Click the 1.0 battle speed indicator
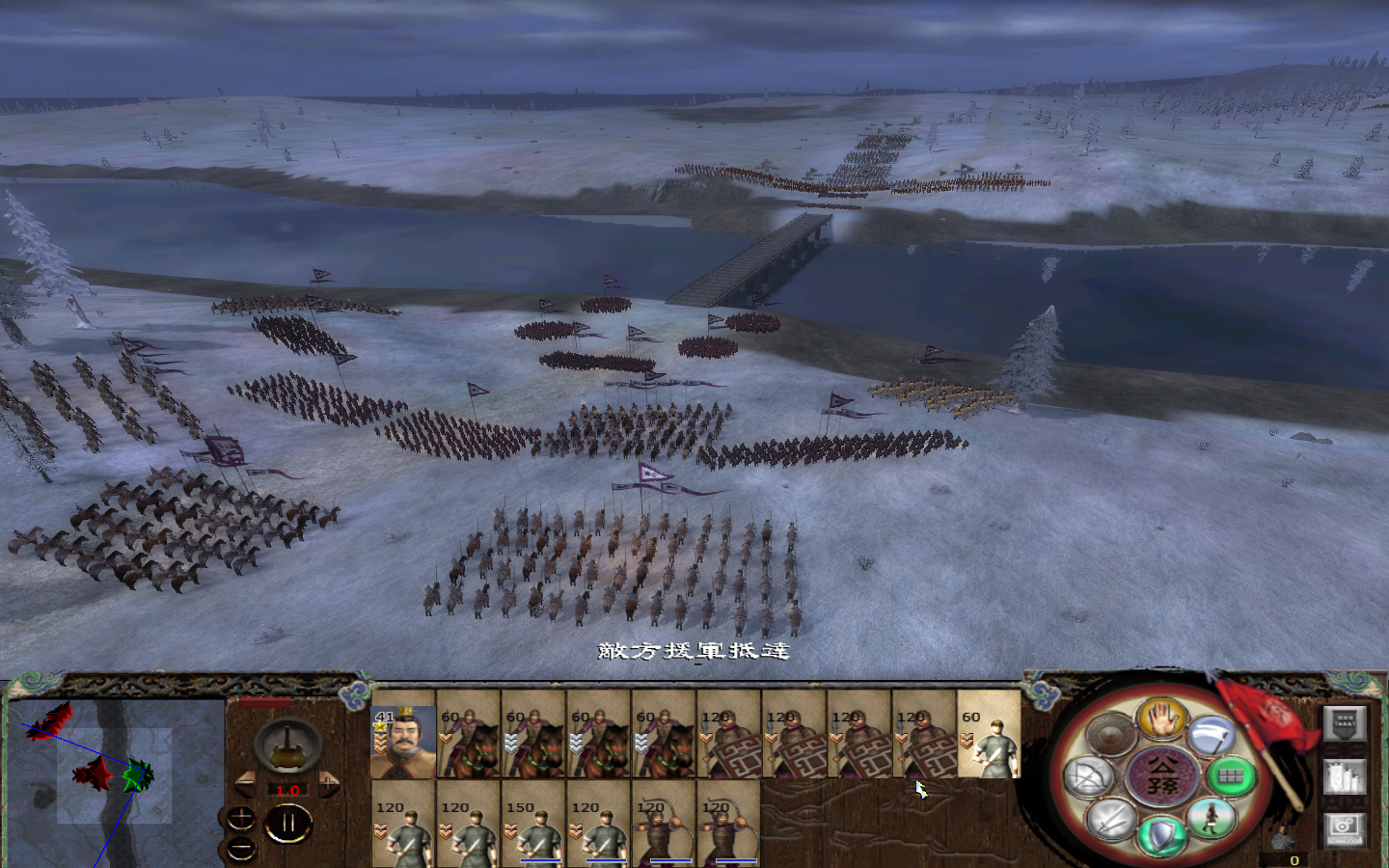 (x=287, y=789)
